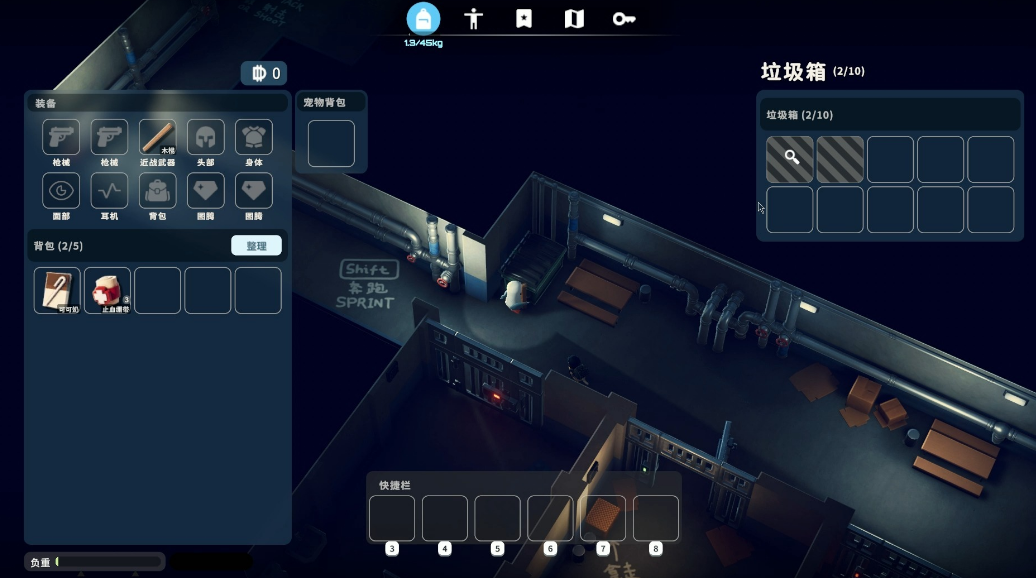Choose quick bar slot 5
The image size is (1036, 578).
coord(497,518)
